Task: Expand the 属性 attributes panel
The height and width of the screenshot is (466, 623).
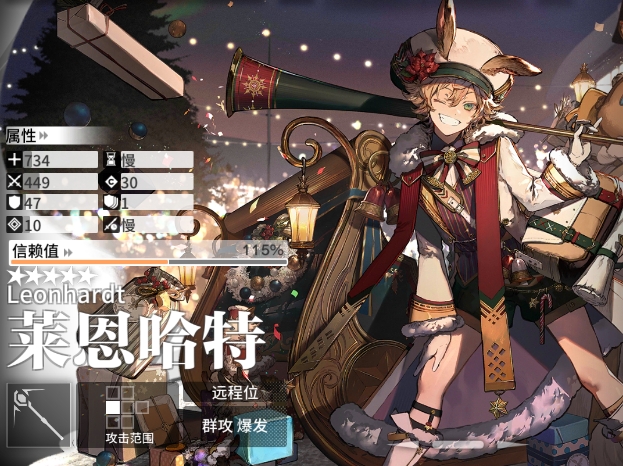Action: pyautogui.click(x=28, y=135)
